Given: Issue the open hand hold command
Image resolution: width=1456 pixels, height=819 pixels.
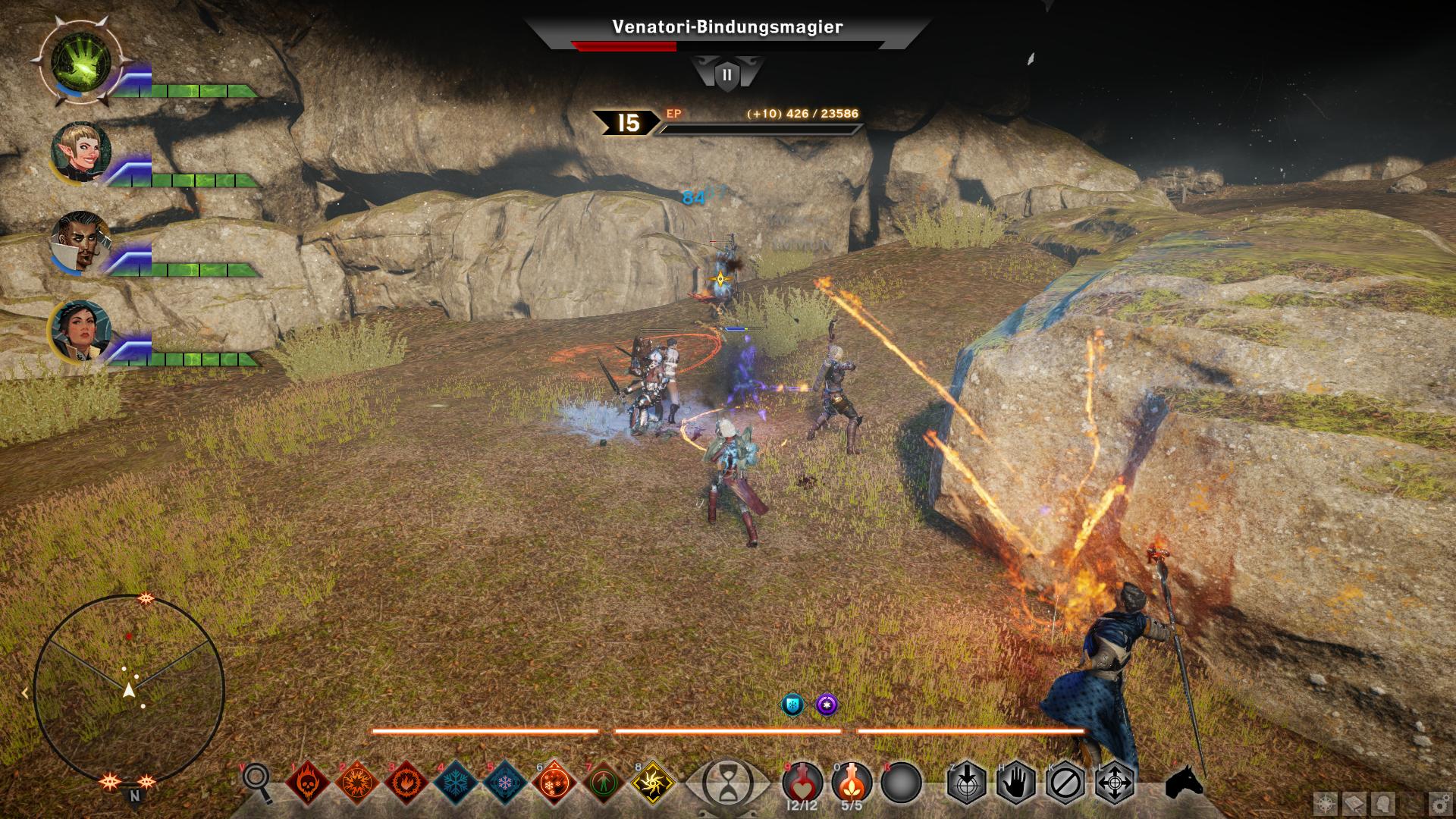Looking at the screenshot, I should click(1016, 782).
